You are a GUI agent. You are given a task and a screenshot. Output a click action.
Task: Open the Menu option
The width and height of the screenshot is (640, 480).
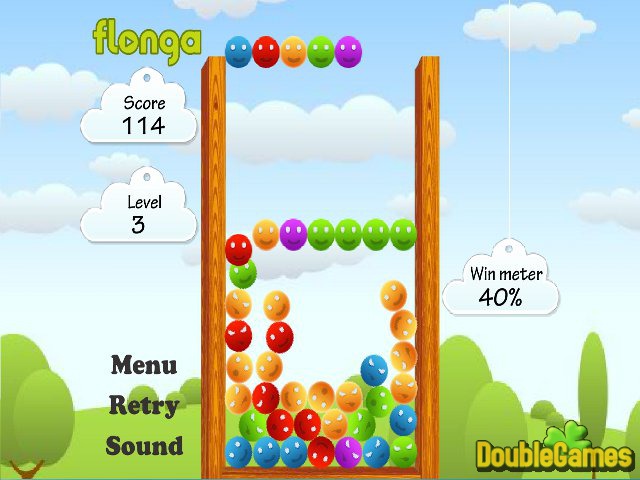(x=143, y=365)
